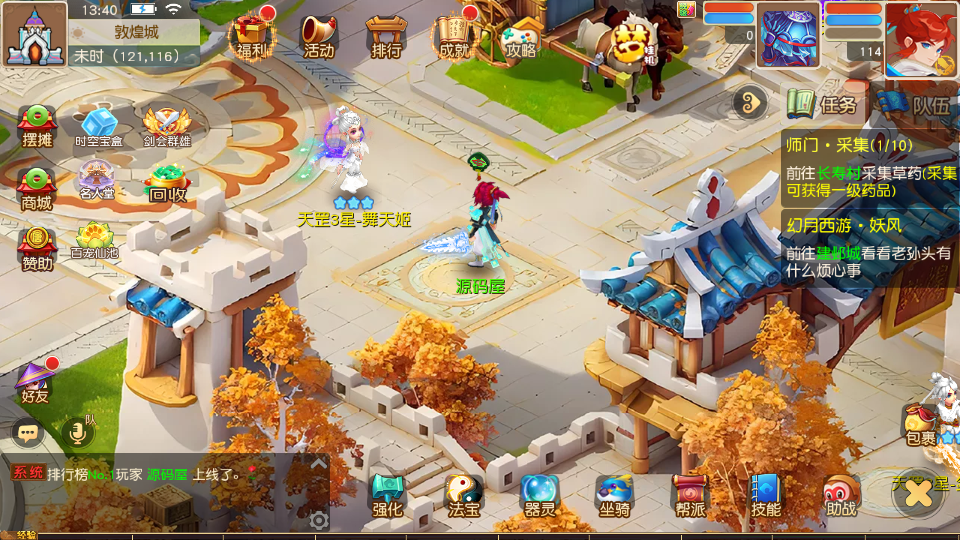Open the 商城 shop
Image resolution: width=960 pixels, height=540 pixels.
tap(36, 188)
